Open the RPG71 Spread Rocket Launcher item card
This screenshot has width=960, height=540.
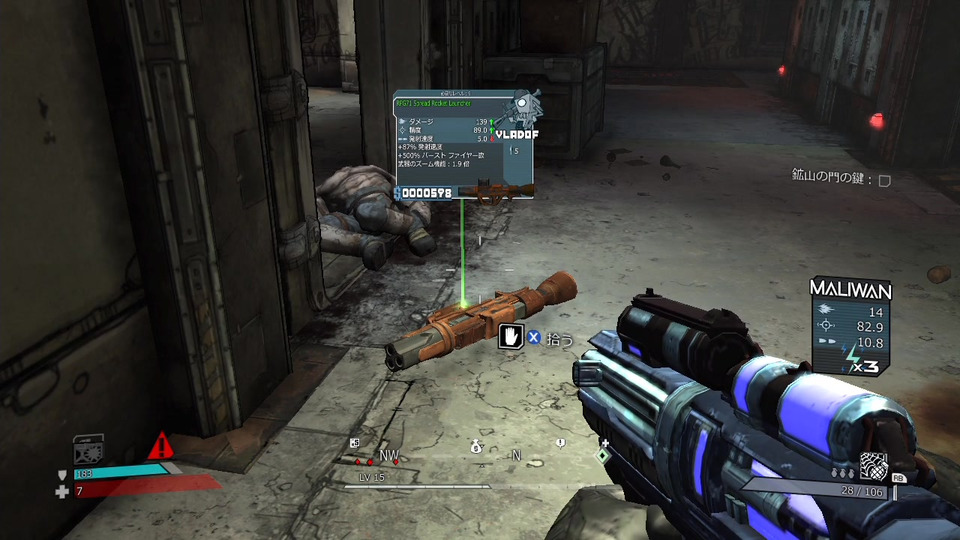click(x=462, y=147)
